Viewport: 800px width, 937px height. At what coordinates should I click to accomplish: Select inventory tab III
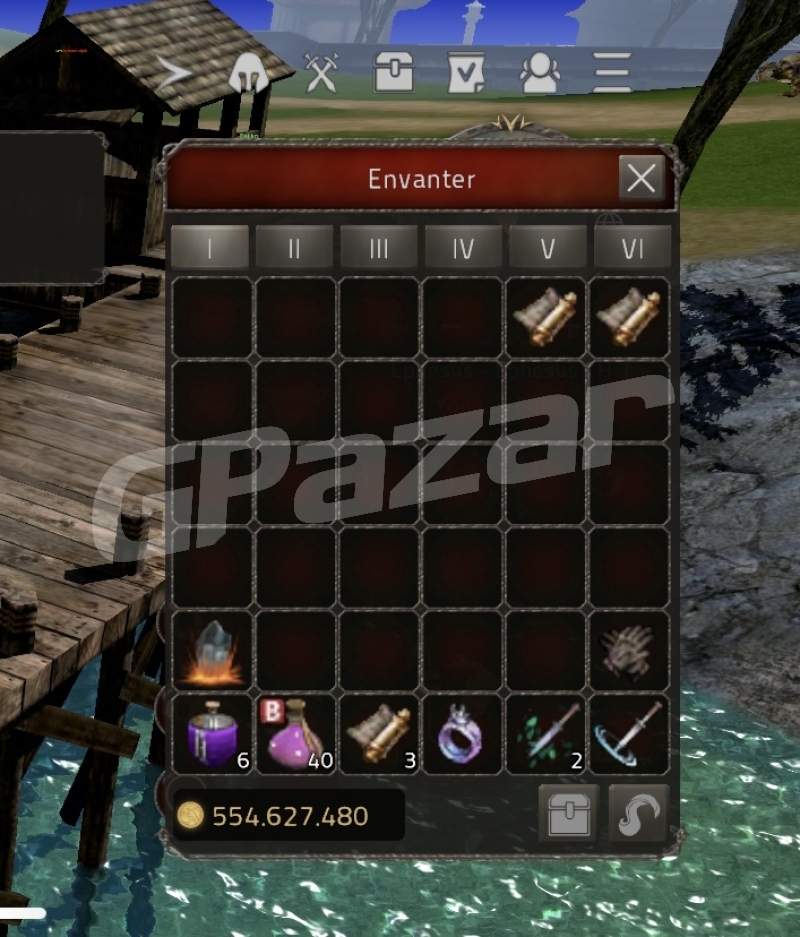(x=378, y=248)
